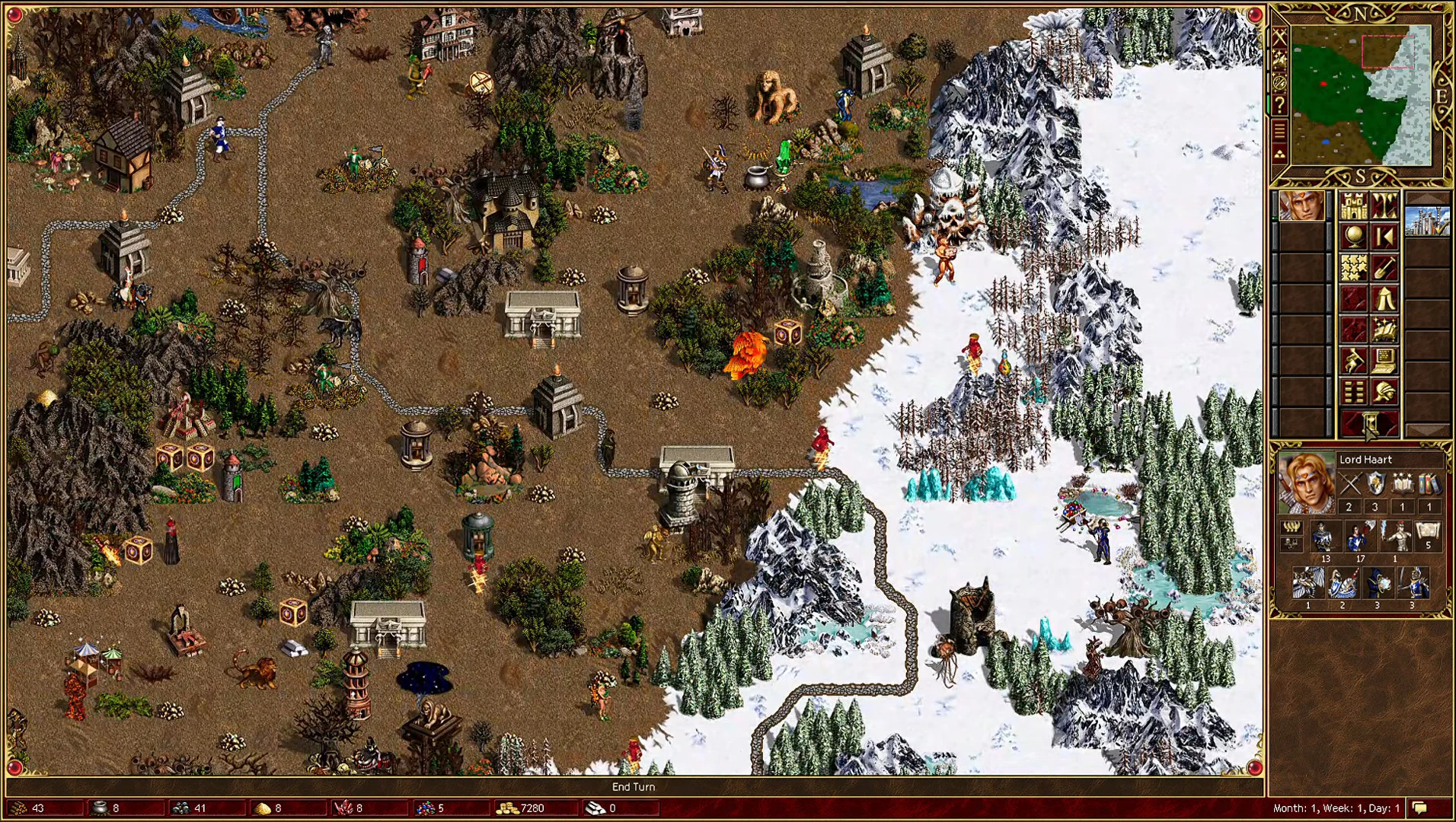This screenshot has height=822, width=1456.
Task: Click the replay opponent's turn arrow icon
Action: [1384, 237]
